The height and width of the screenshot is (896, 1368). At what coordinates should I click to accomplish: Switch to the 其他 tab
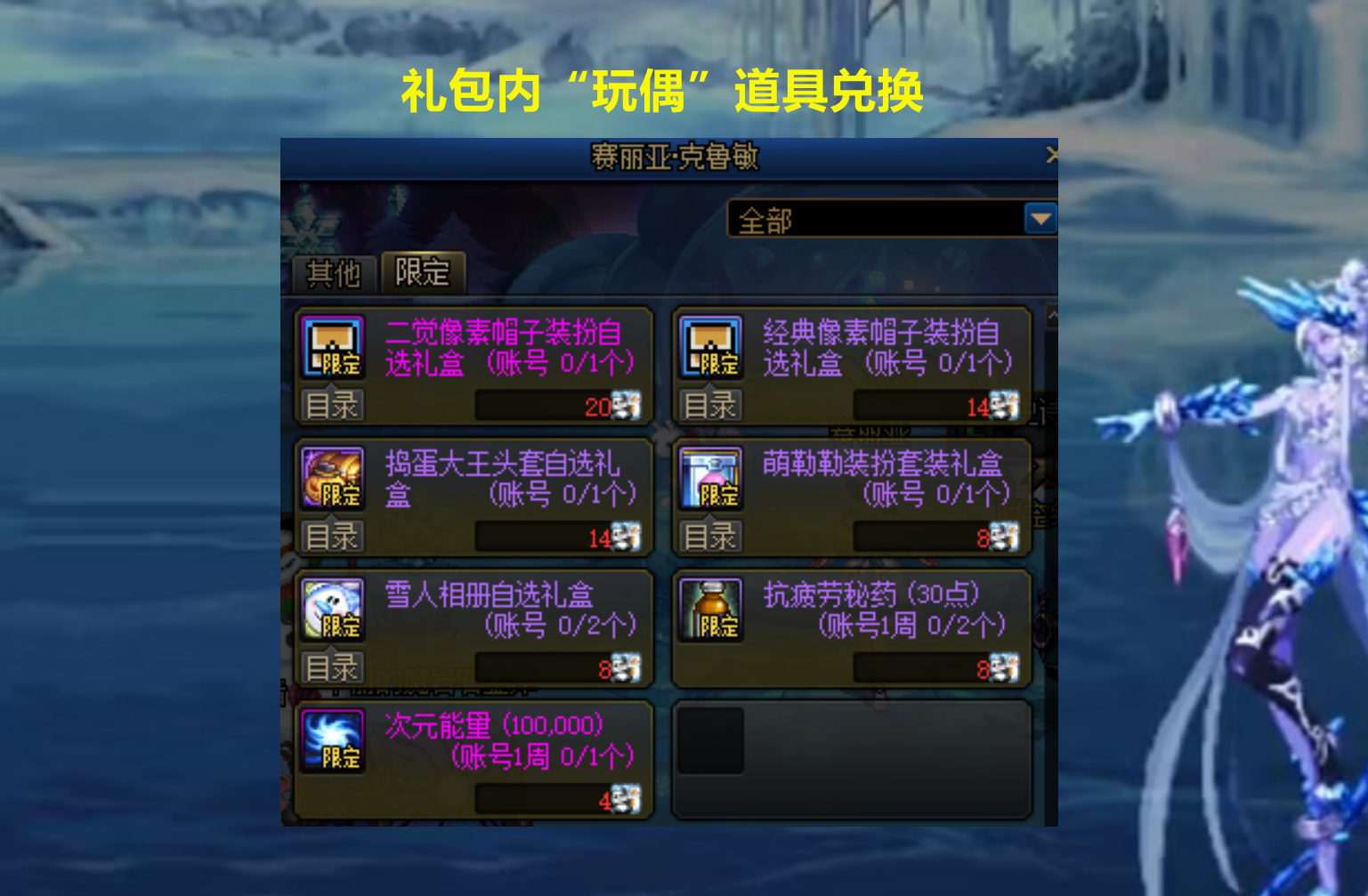pos(333,275)
